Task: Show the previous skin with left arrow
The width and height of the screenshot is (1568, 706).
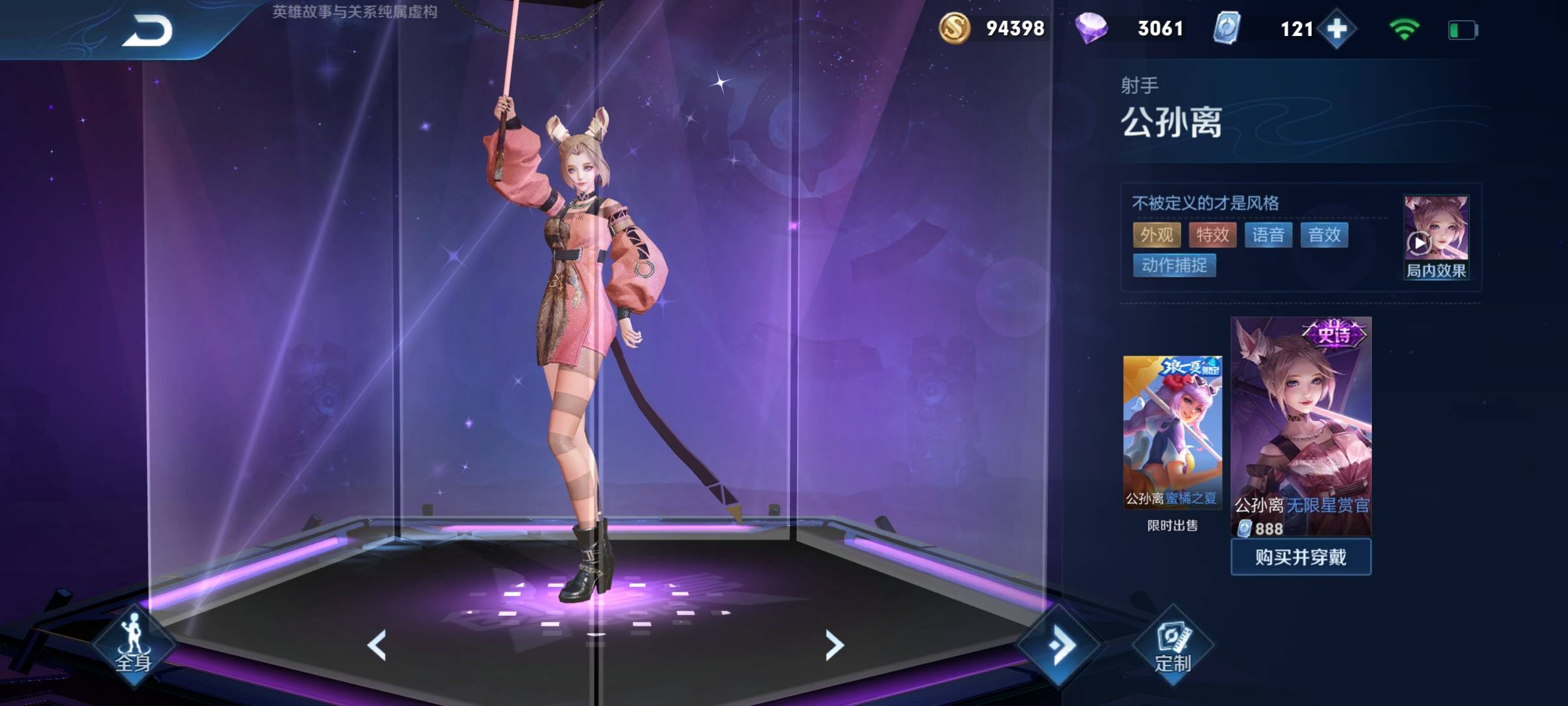Action: tap(377, 645)
